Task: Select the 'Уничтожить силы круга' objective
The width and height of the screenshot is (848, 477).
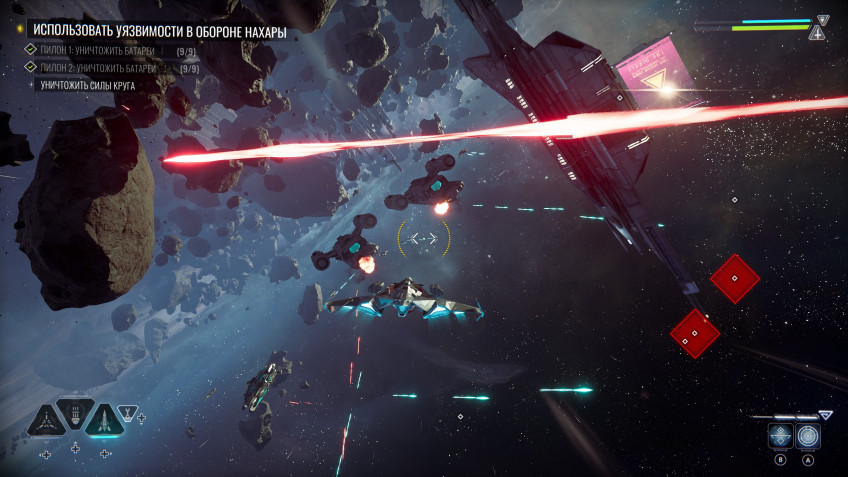Action: pyautogui.click(x=88, y=86)
